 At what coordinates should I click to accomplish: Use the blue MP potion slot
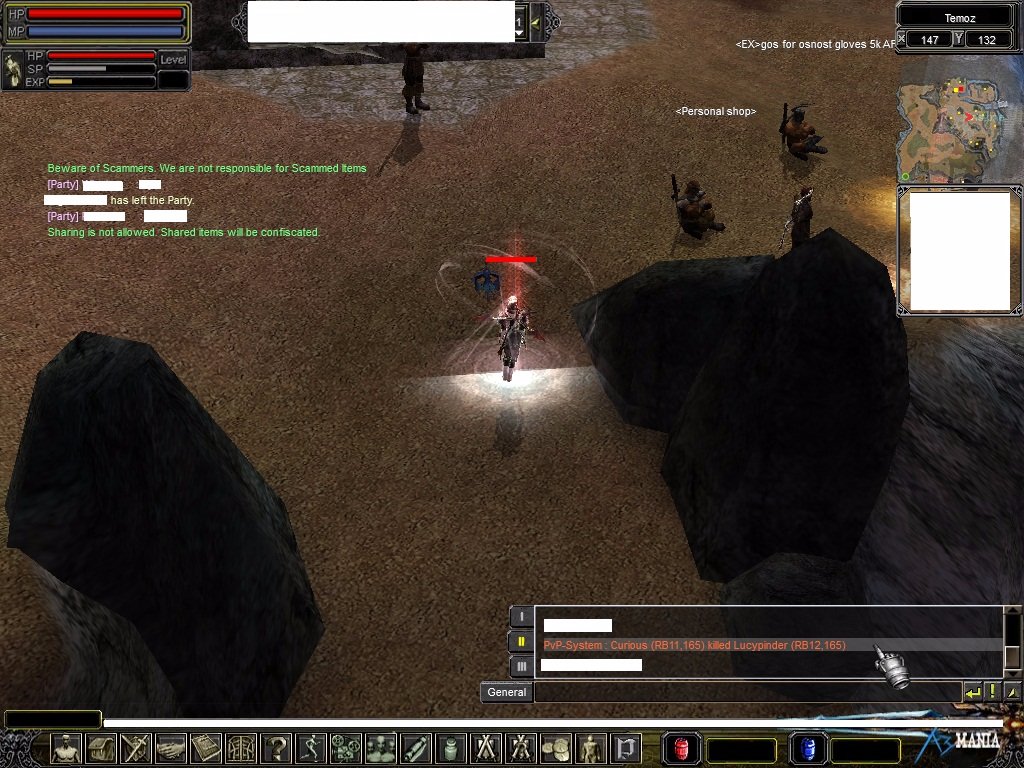click(808, 749)
